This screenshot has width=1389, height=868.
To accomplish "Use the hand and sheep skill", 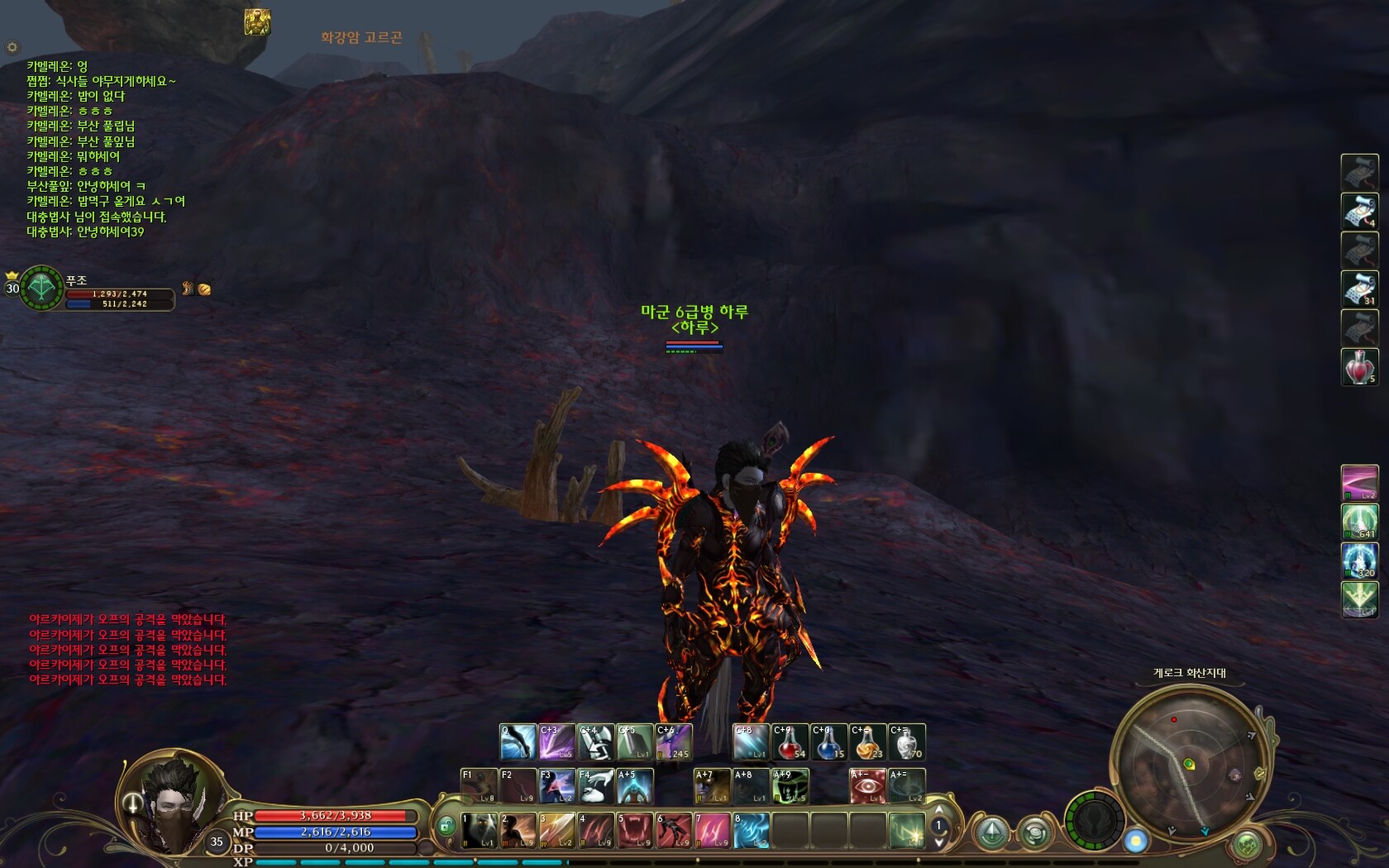I will 594,786.
